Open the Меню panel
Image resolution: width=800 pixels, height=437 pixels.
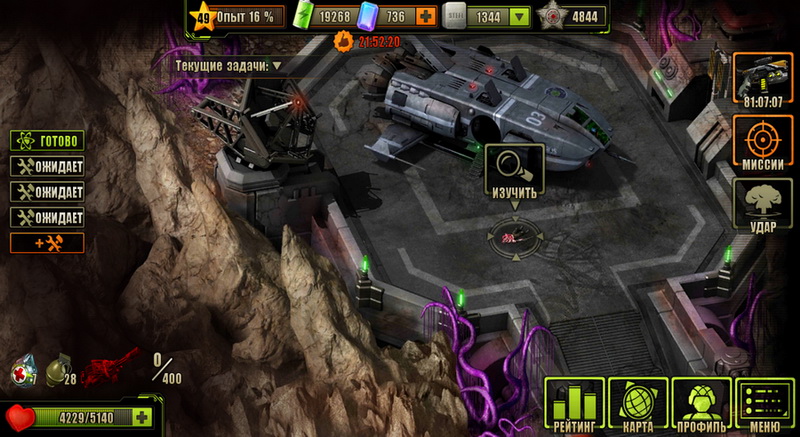tap(764, 405)
